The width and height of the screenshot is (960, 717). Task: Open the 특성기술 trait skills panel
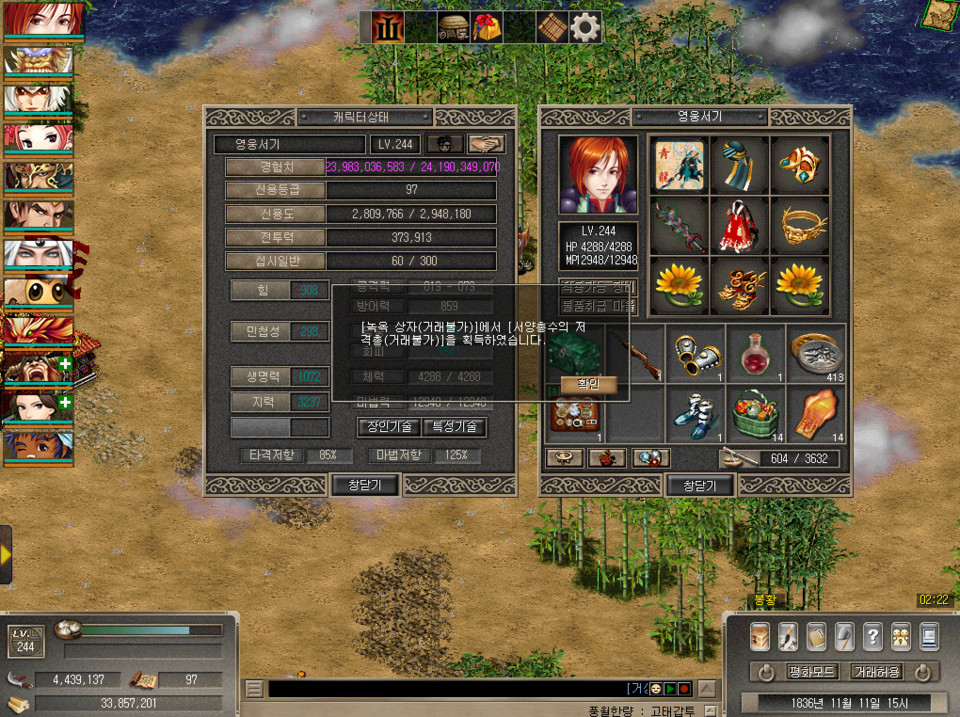454,427
